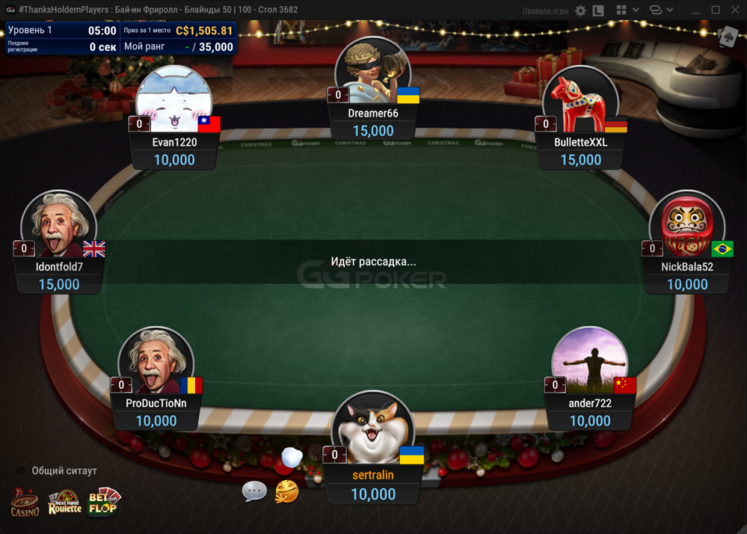
Task: Throw the snowball item
Action: (x=292, y=457)
